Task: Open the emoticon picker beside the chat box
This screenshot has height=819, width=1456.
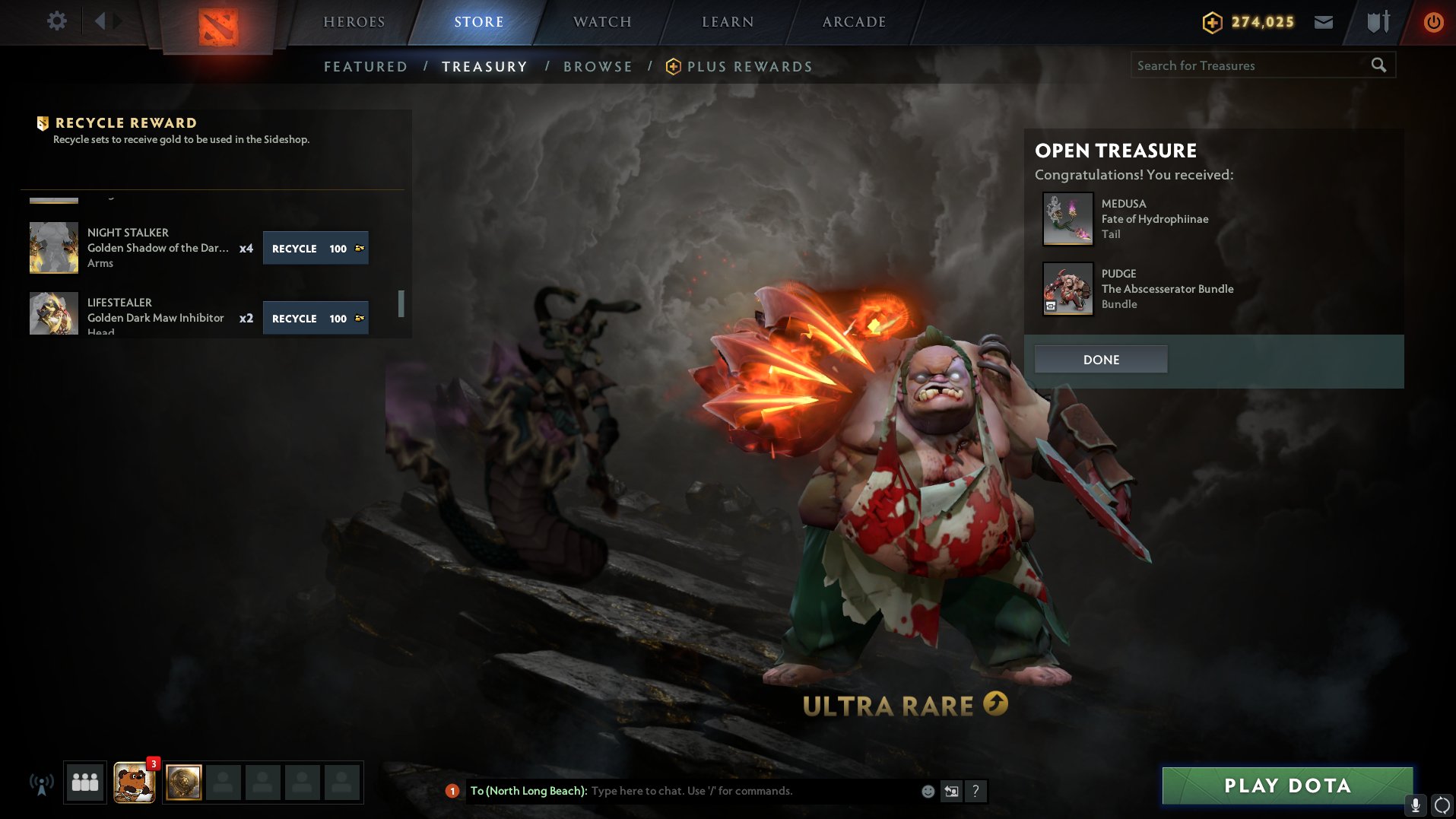Action: click(x=927, y=791)
